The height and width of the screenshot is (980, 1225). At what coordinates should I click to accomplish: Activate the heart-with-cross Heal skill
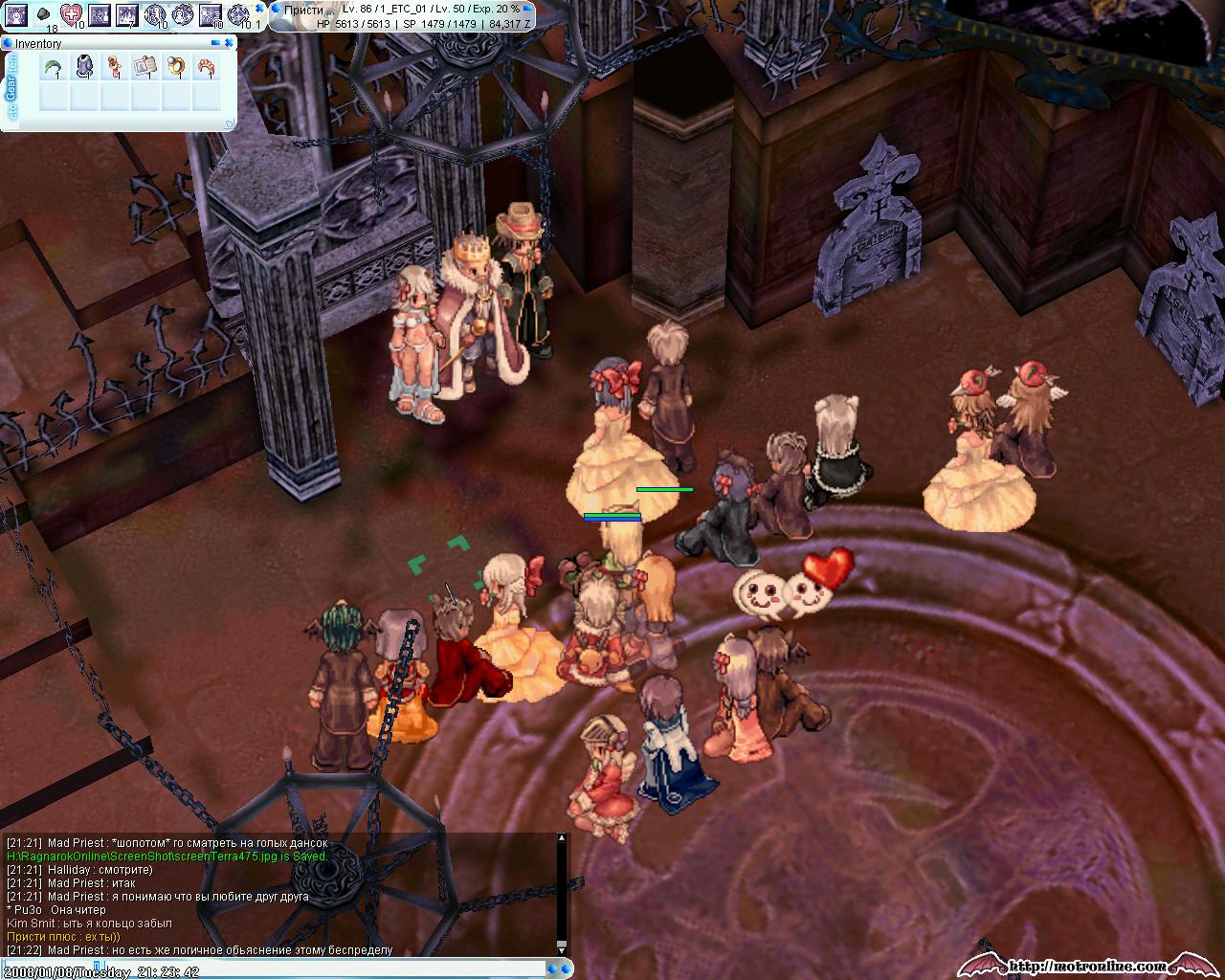(72, 14)
